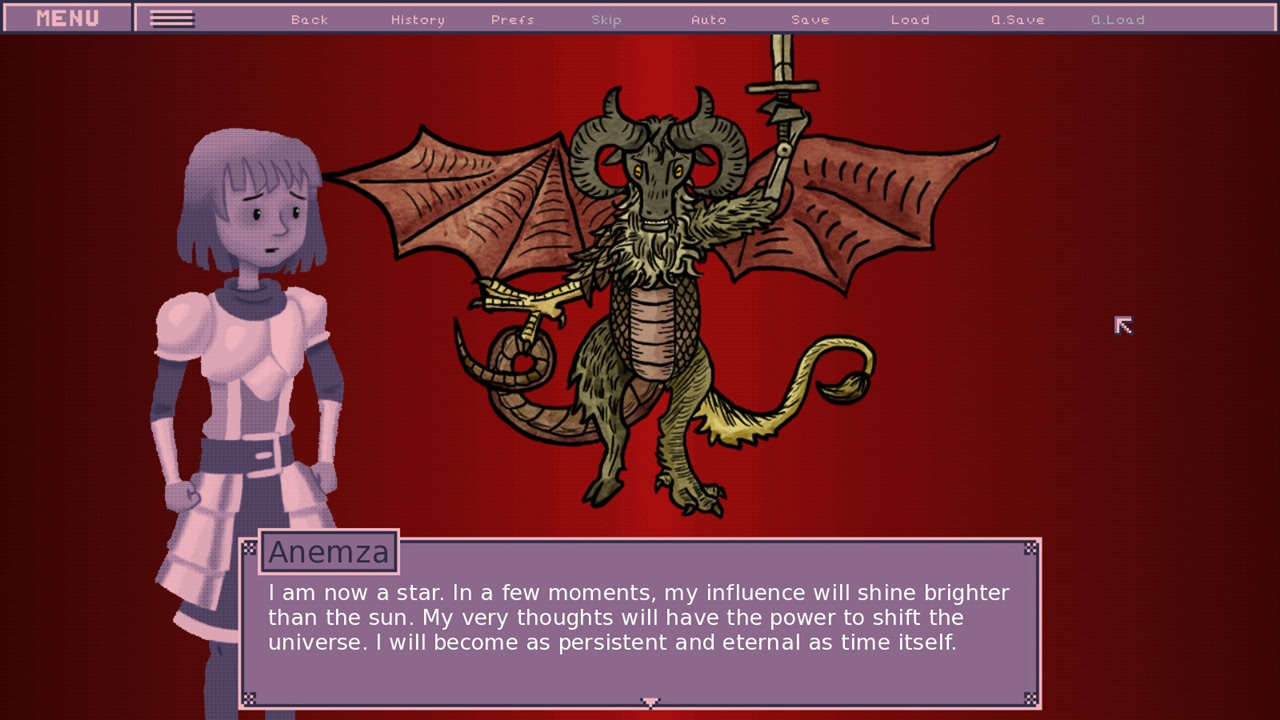Open the Prefs settings screen
1280x720 pixels.
click(512, 18)
